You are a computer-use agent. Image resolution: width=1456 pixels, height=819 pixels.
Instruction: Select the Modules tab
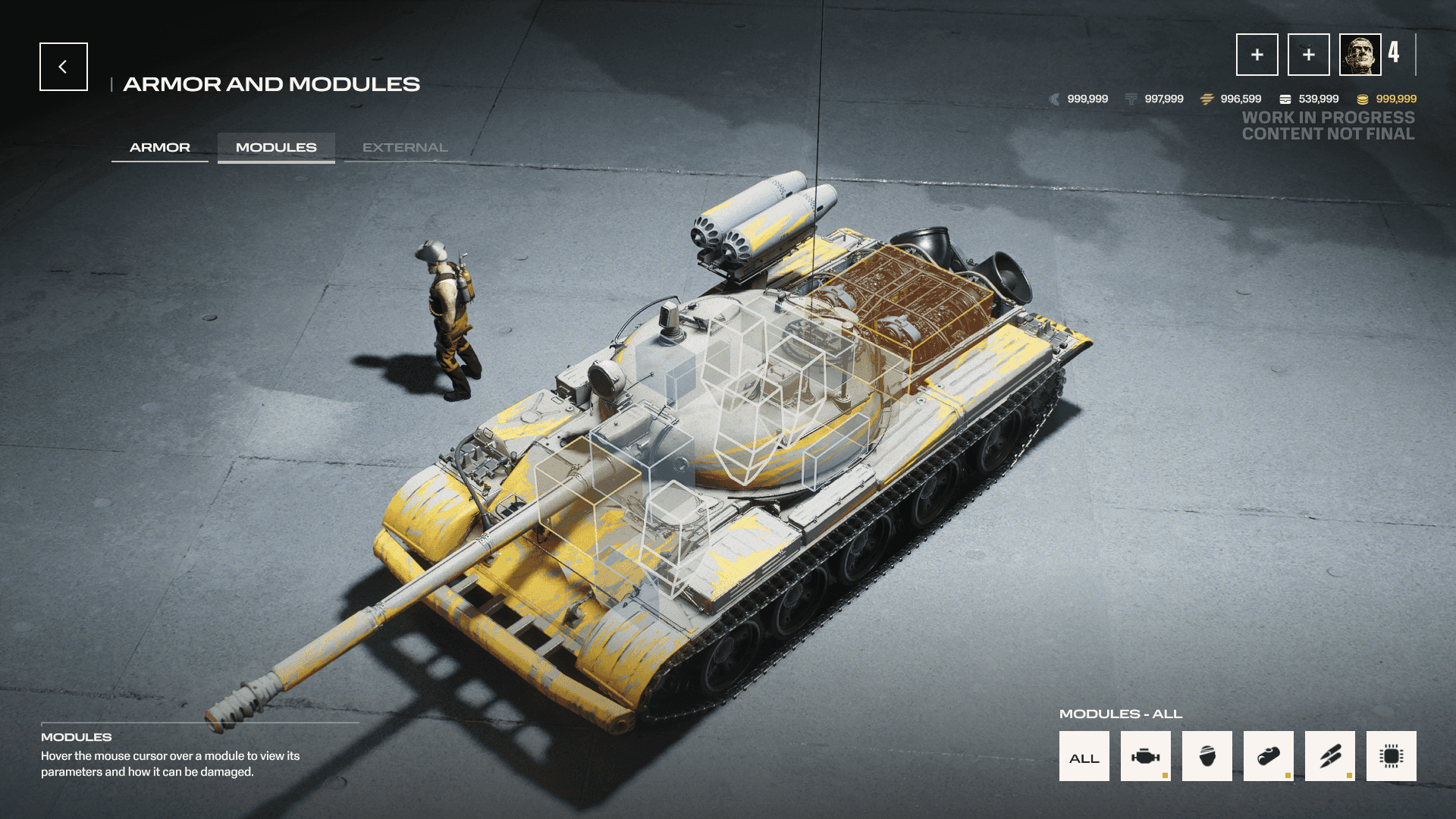[276, 147]
